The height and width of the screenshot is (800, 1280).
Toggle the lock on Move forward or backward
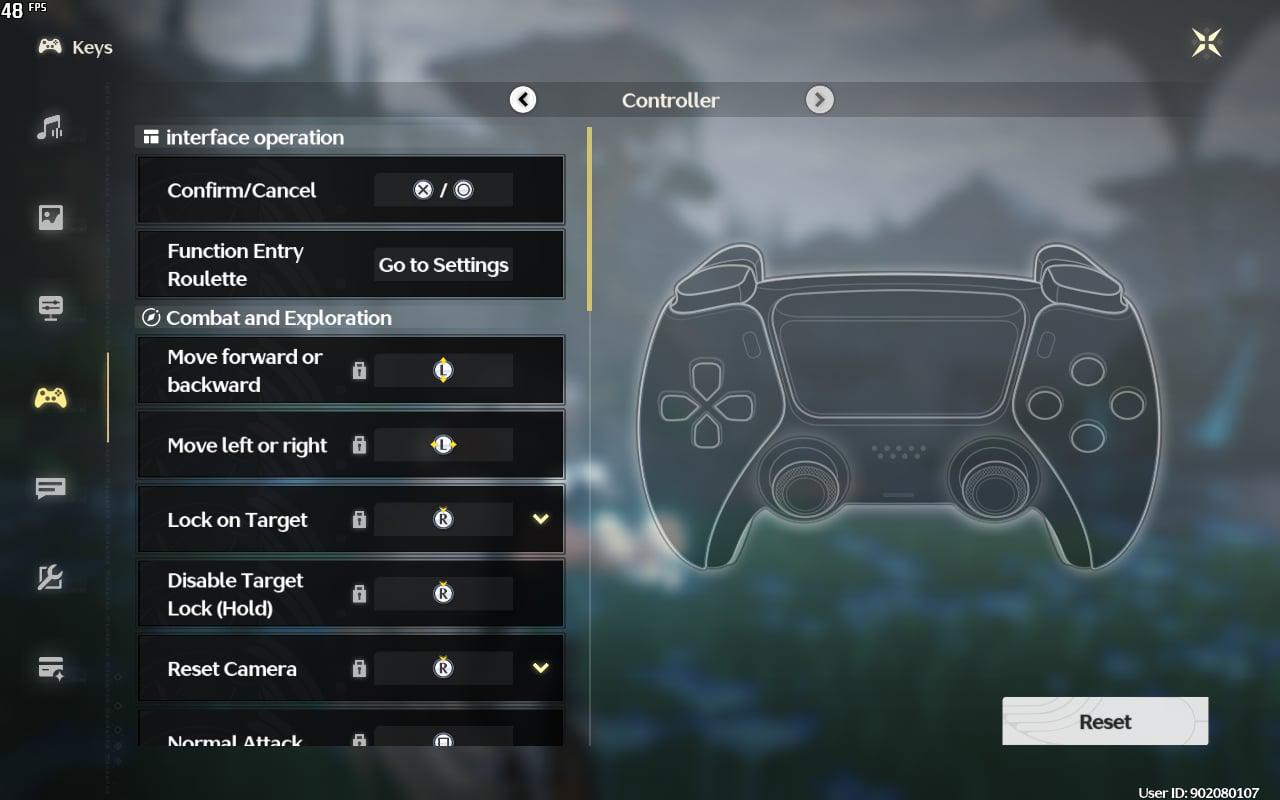pyautogui.click(x=359, y=370)
